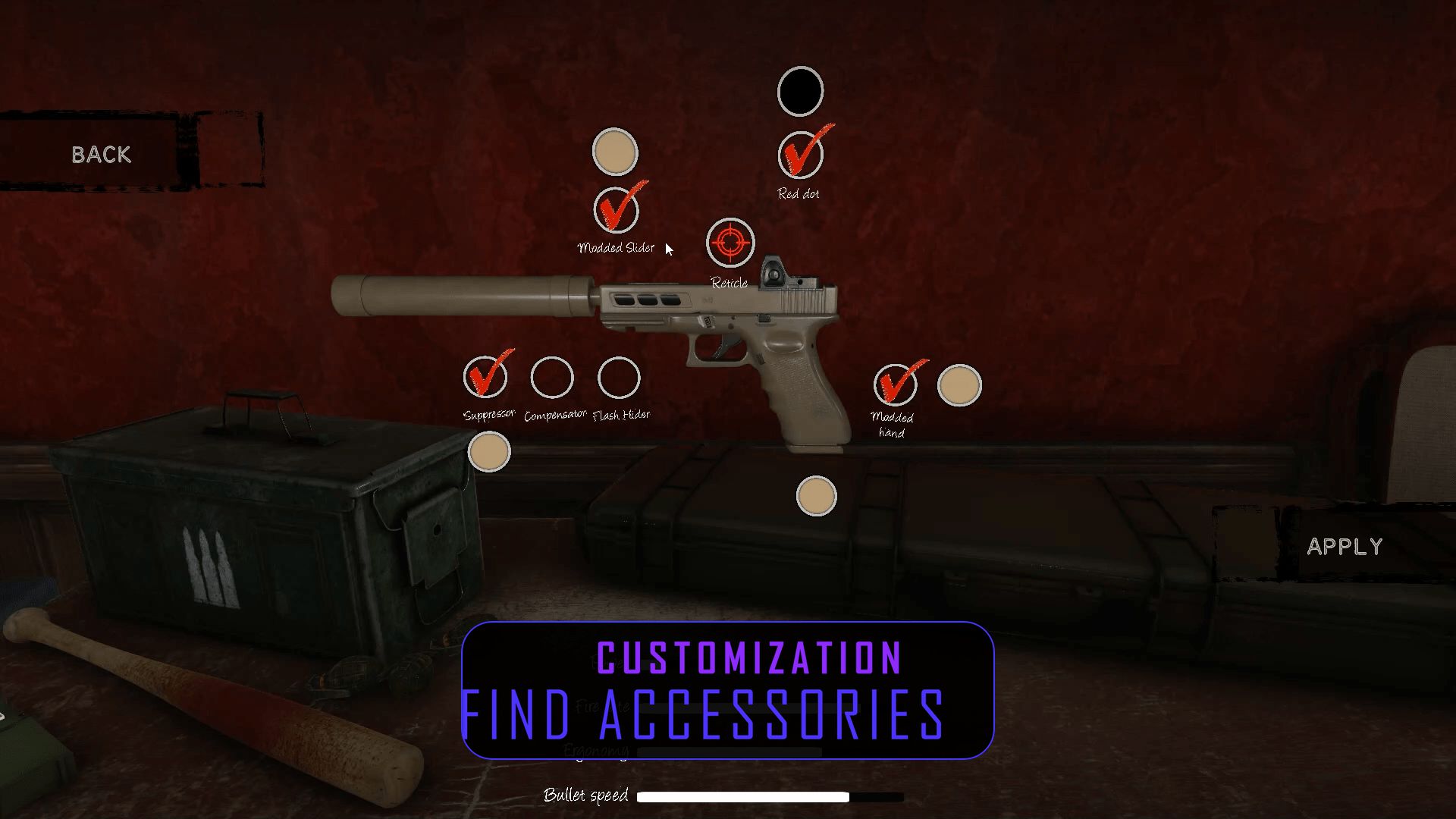Select the Compensator attachment
The width and height of the screenshot is (1456, 819).
pyautogui.click(x=552, y=378)
